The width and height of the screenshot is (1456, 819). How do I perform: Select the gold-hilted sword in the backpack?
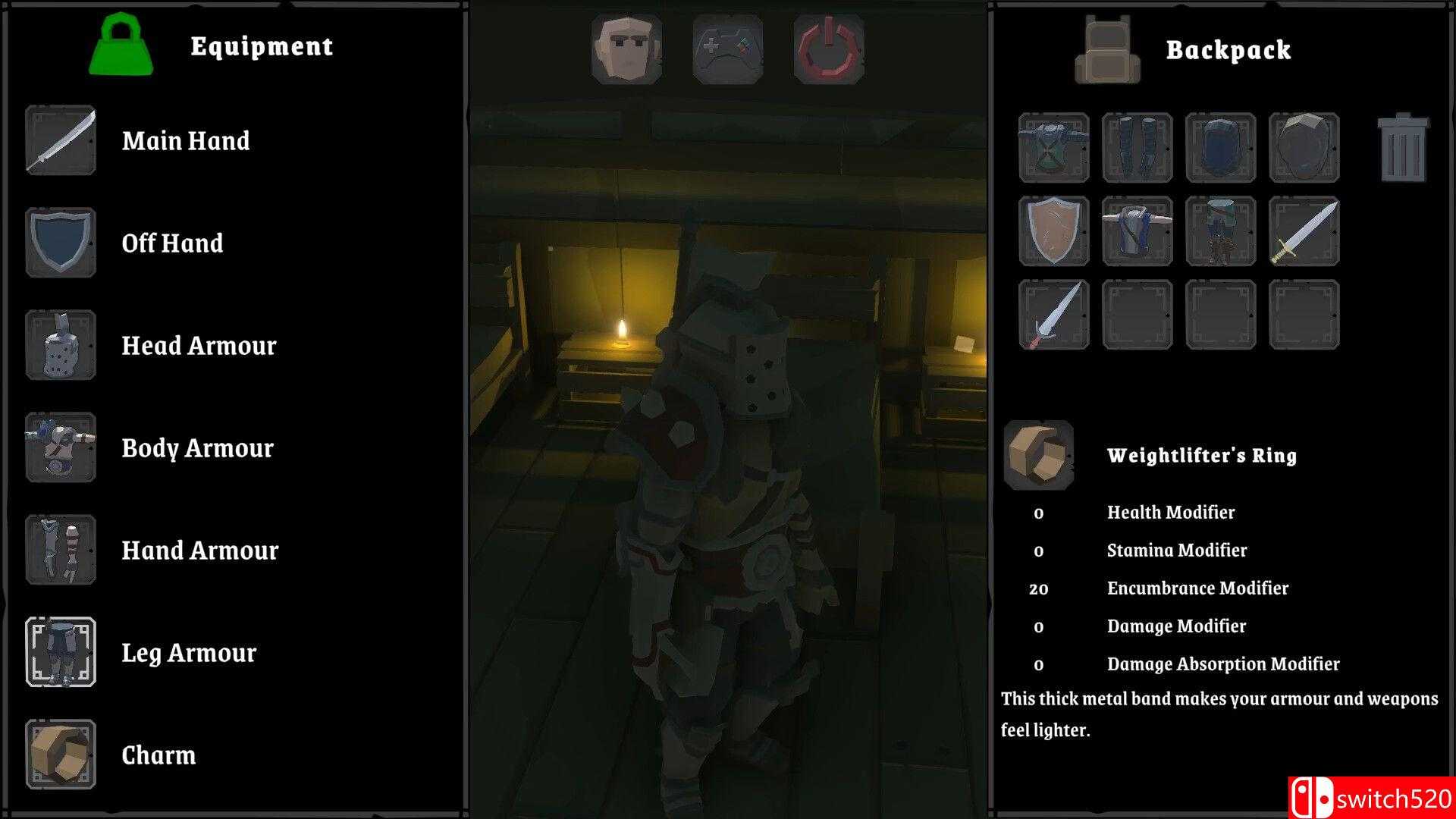(x=1304, y=232)
